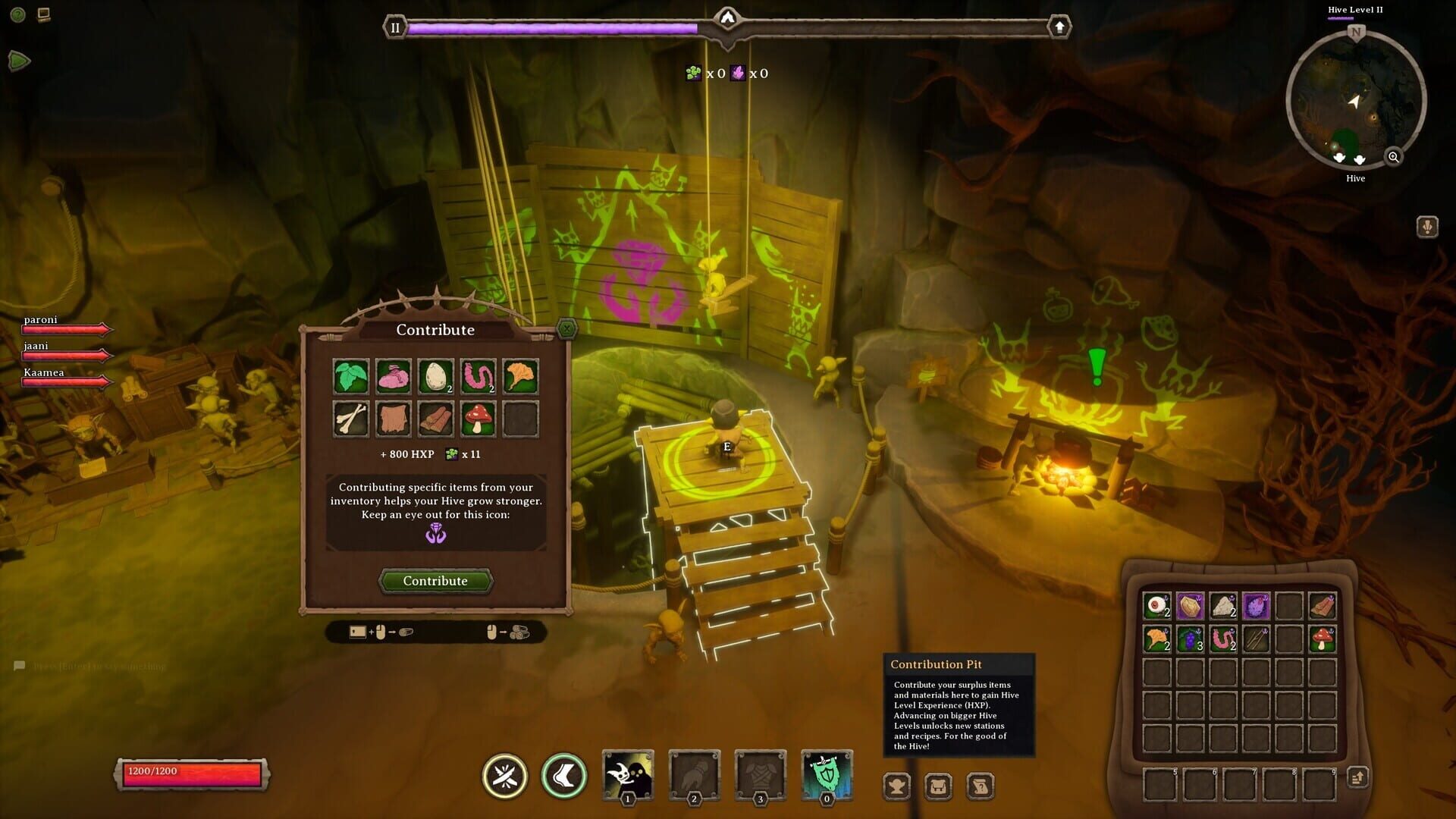Open the backpack inventory button

(938, 786)
